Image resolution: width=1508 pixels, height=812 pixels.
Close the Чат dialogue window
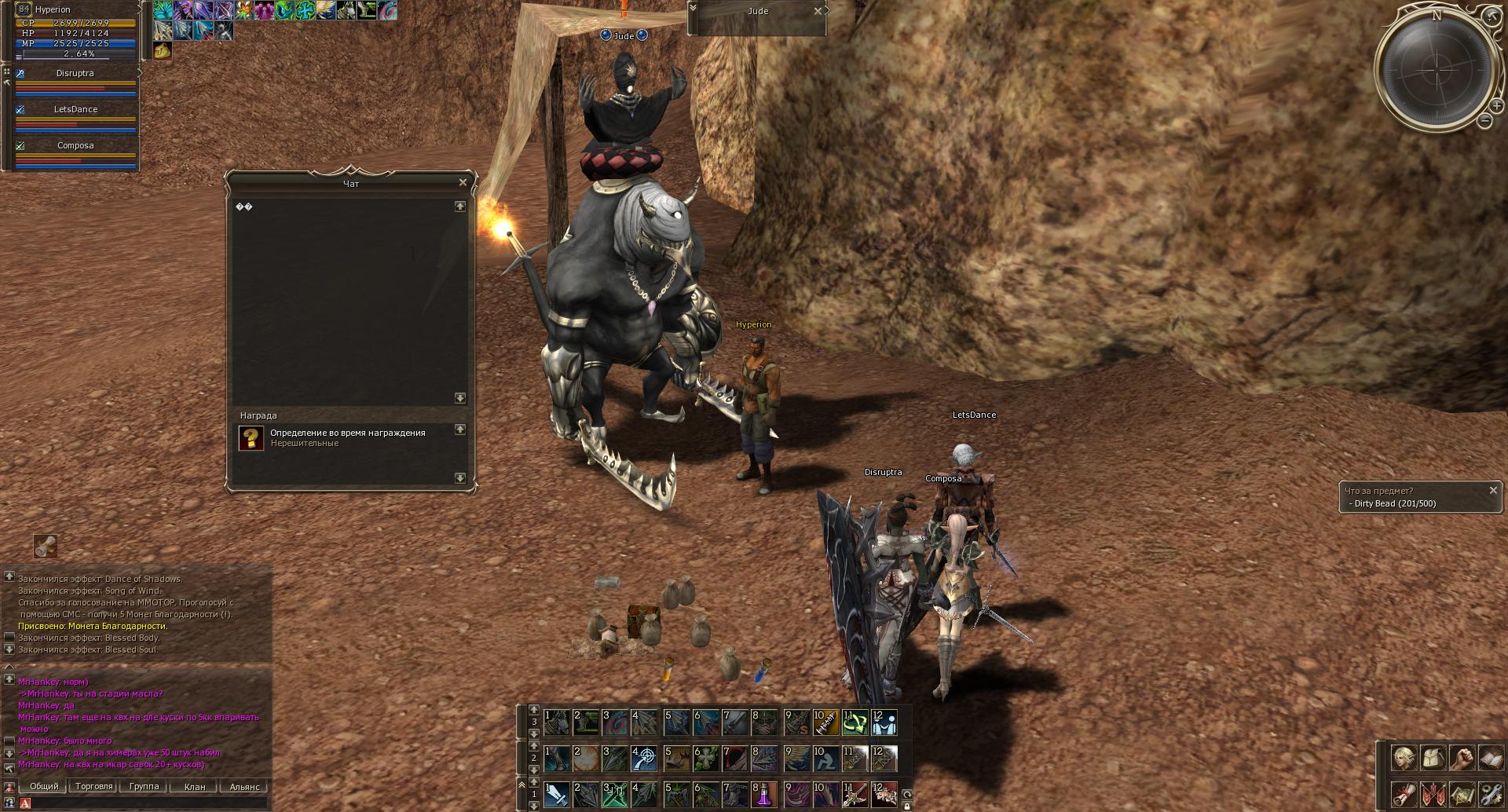(463, 182)
